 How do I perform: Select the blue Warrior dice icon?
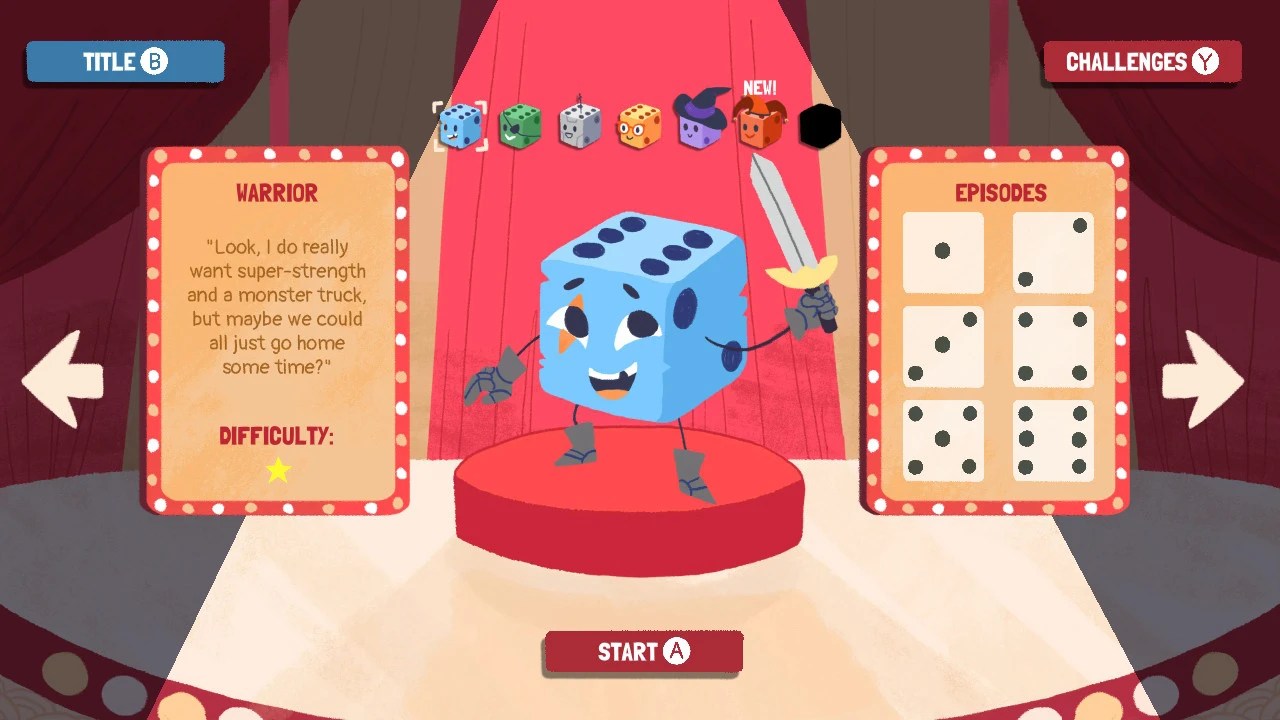tap(460, 124)
